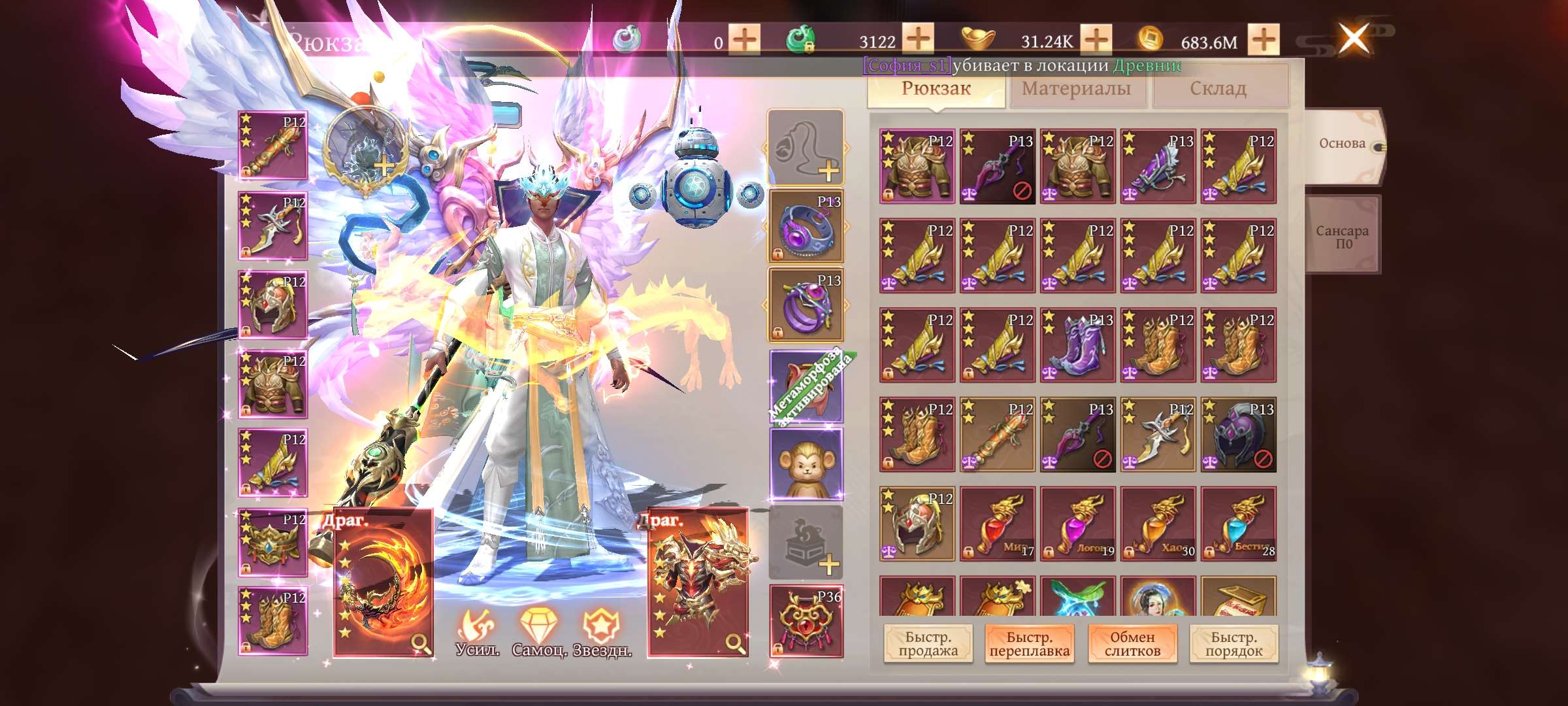
Task: Open the Склад warehouse tab
Action: pos(1217,87)
